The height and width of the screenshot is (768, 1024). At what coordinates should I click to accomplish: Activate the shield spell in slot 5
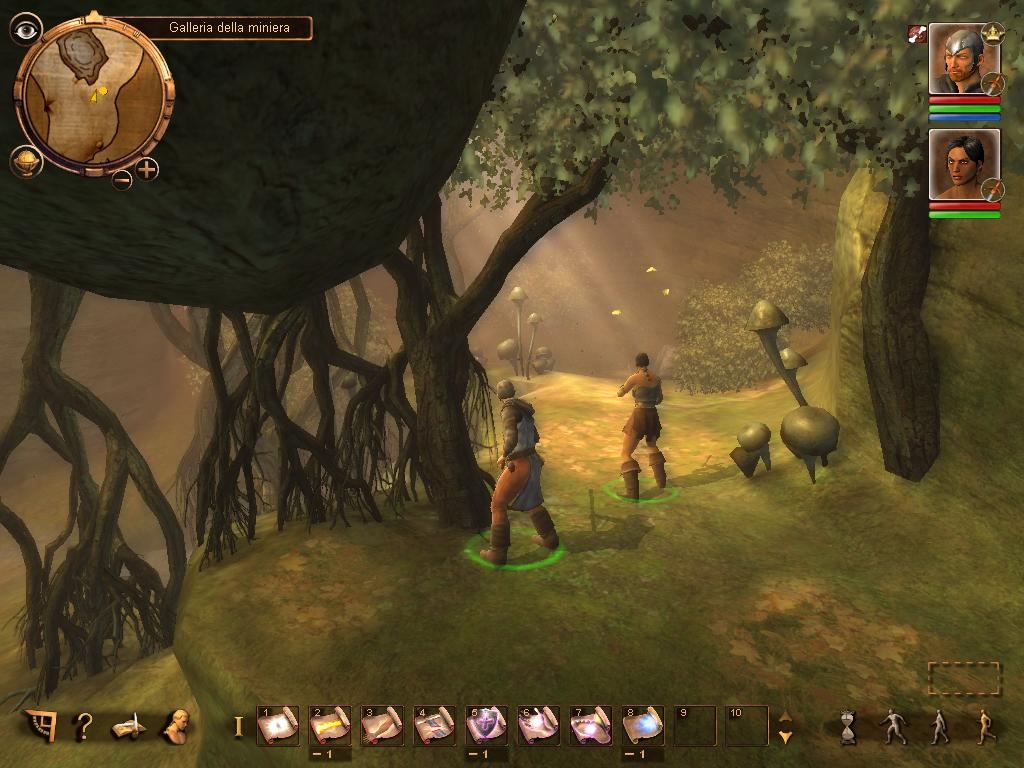(x=486, y=725)
